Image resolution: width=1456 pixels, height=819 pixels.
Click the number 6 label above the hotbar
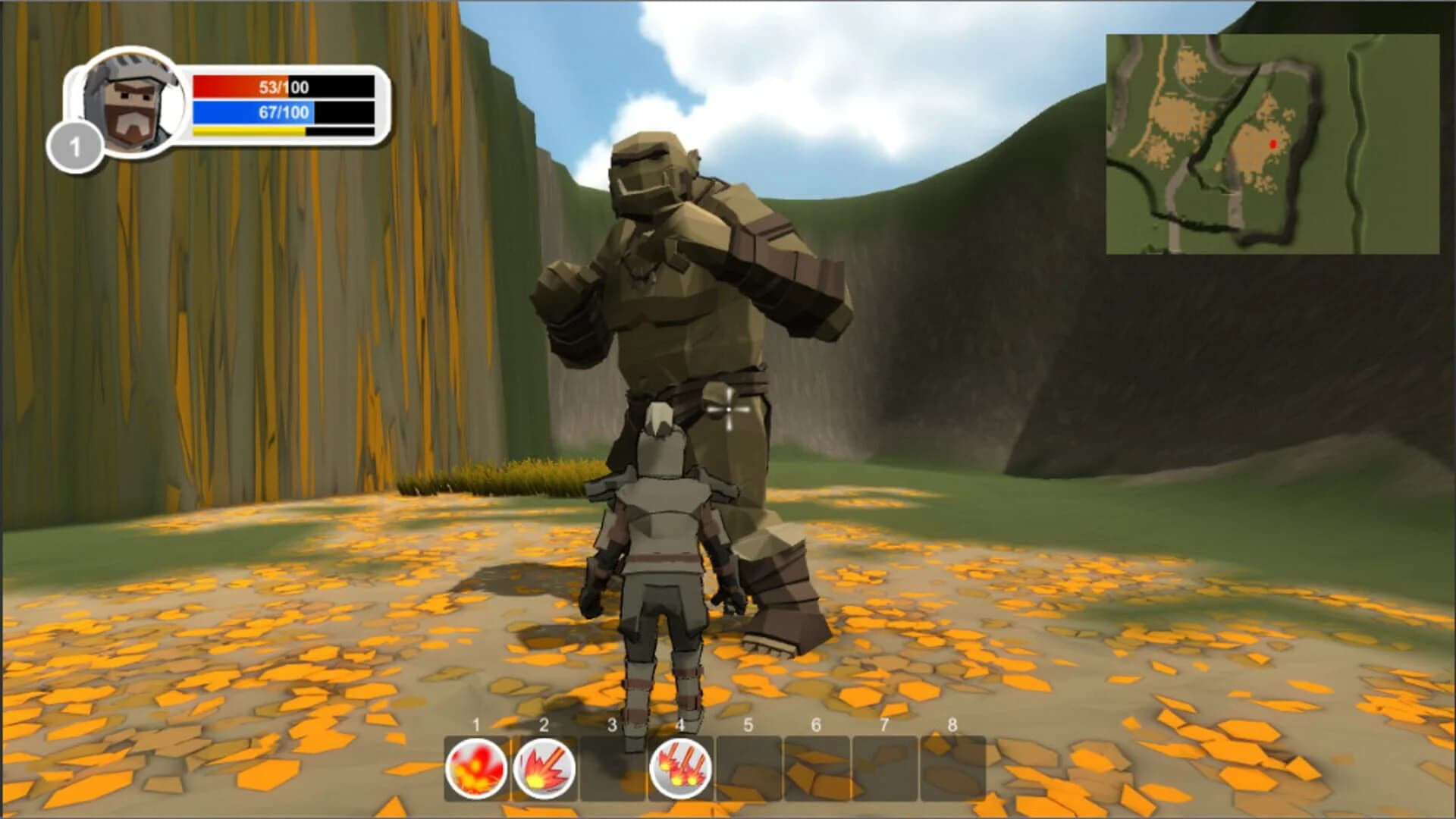coord(816,726)
